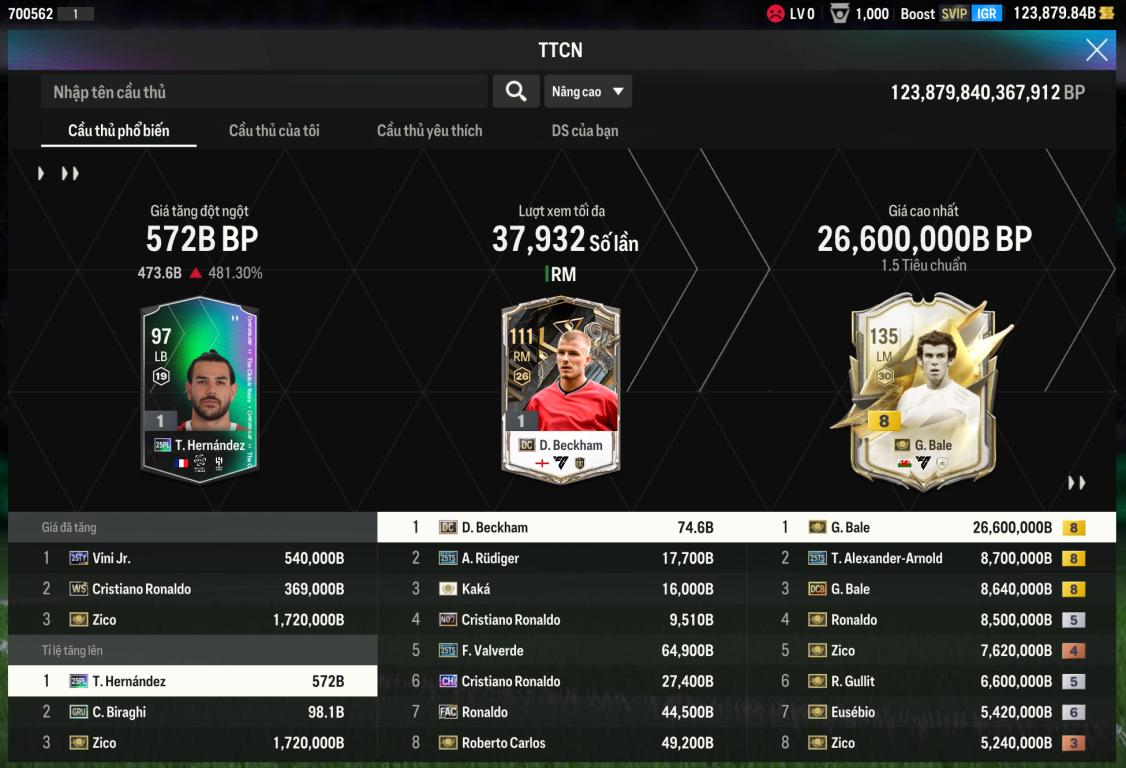Open the Nâng cao dropdown

pyautogui.click(x=588, y=92)
